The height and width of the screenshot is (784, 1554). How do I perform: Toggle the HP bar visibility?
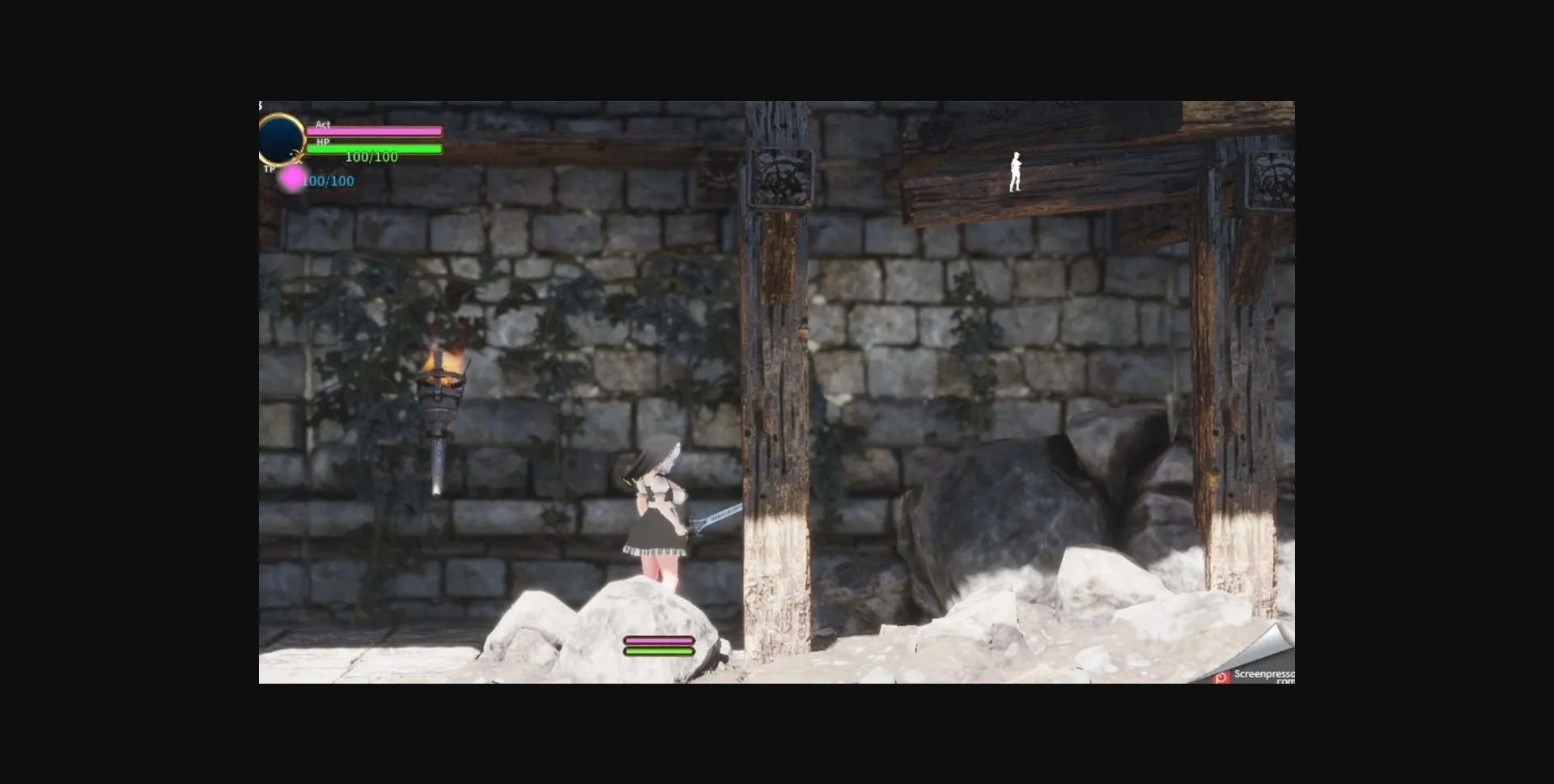tap(376, 150)
